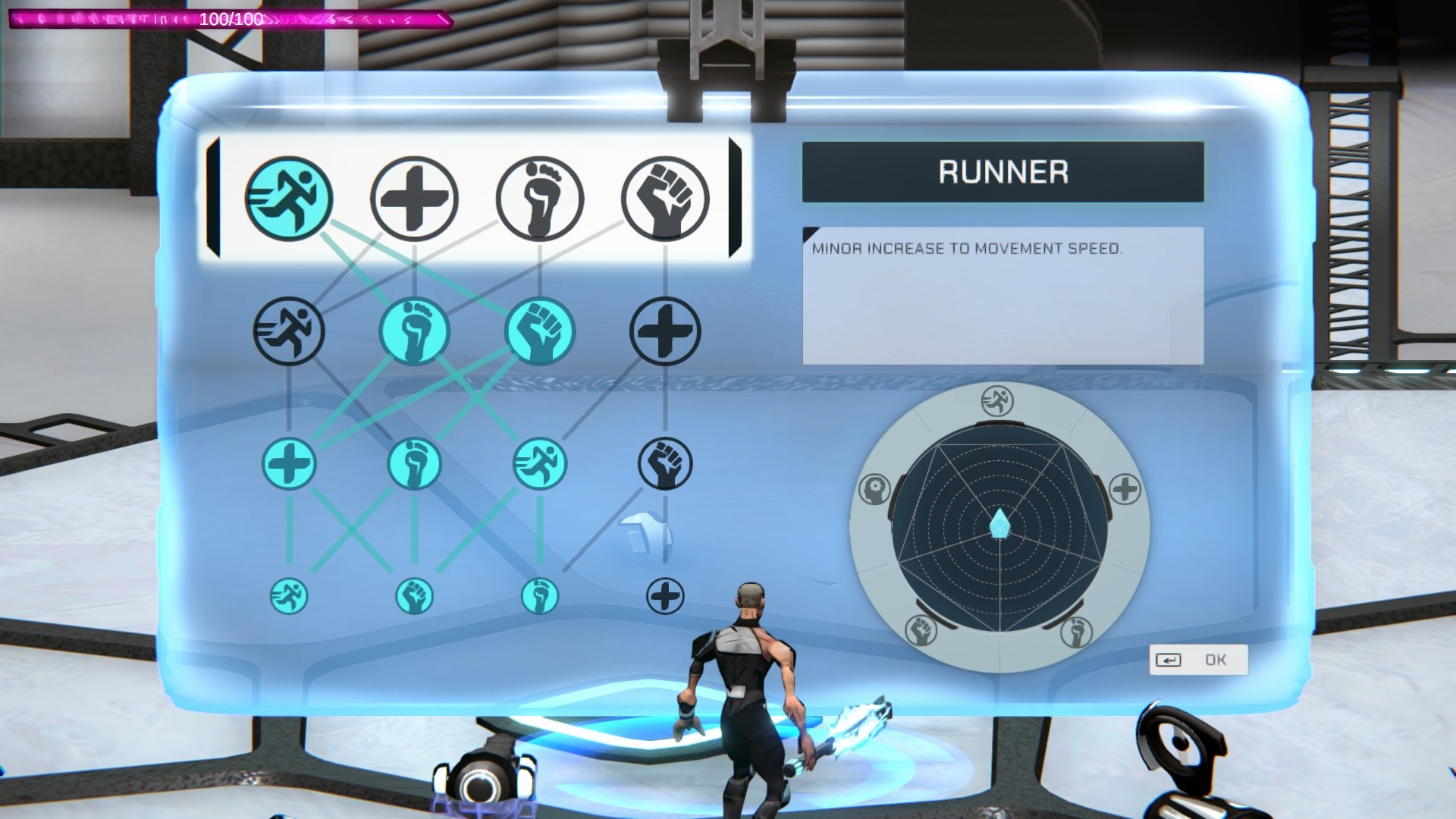Click the foot skill icon in the top row

pos(541,196)
